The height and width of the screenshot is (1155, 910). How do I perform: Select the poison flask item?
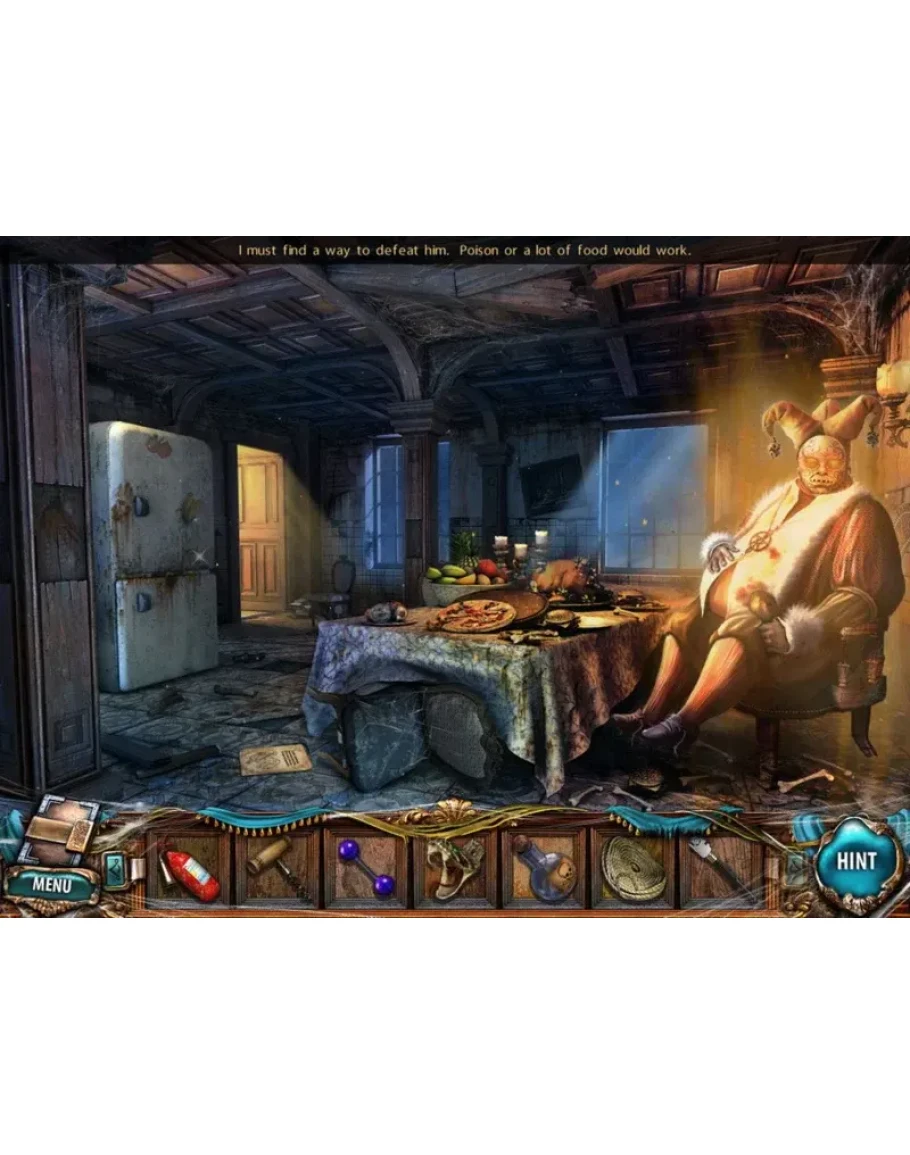(x=543, y=869)
